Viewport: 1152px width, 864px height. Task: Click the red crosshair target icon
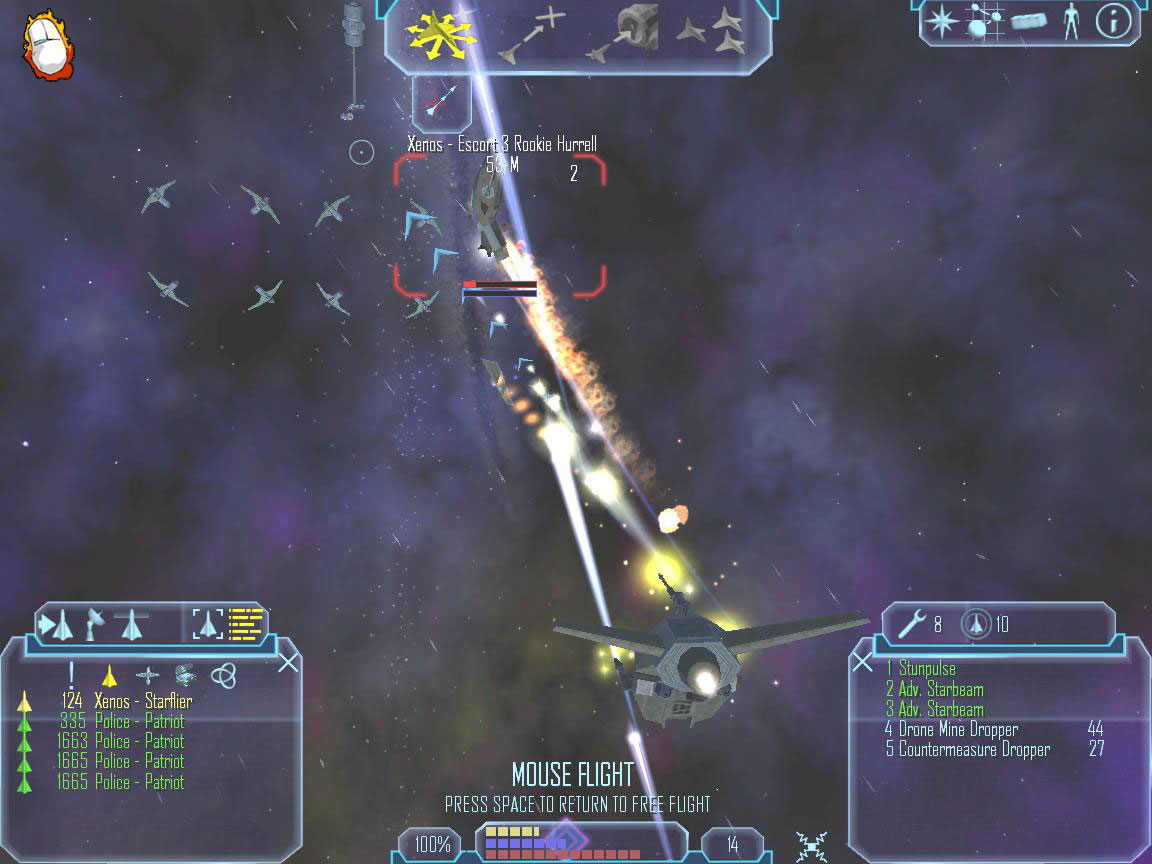(441, 101)
